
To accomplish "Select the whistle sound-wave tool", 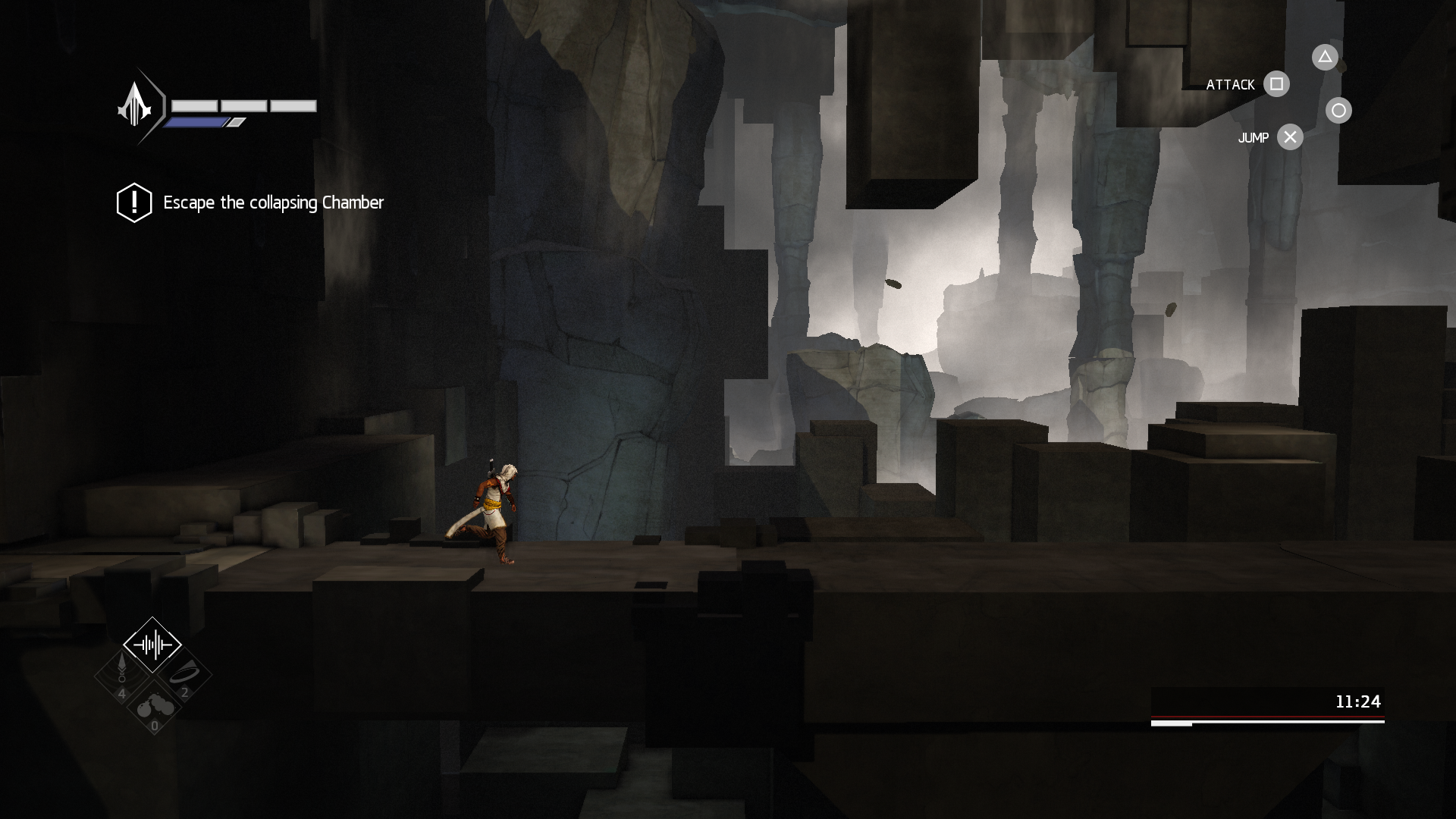I will tap(152, 645).
